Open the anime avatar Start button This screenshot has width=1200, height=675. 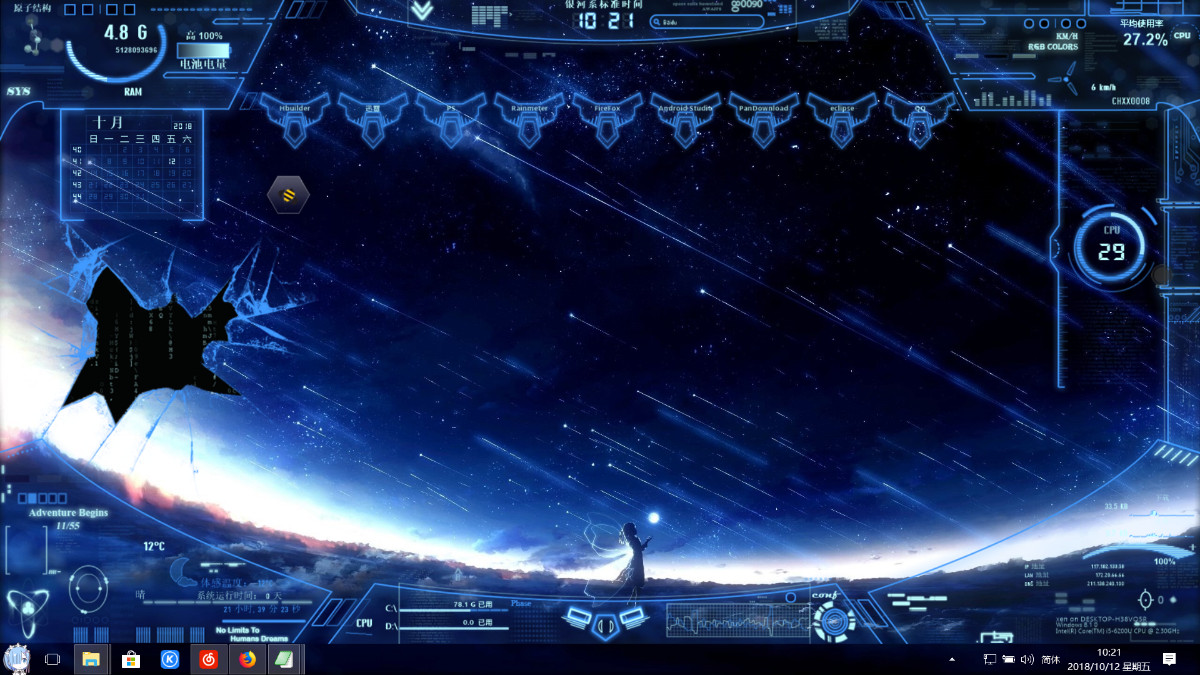point(16,659)
